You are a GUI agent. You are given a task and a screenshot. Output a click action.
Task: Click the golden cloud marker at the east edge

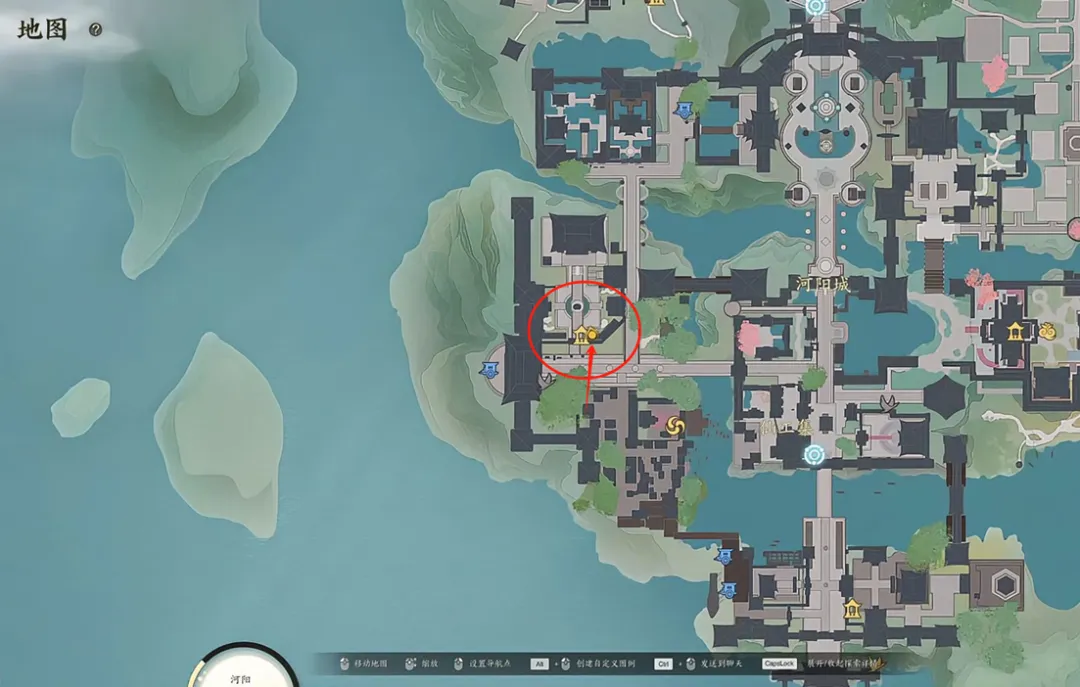[1047, 331]
